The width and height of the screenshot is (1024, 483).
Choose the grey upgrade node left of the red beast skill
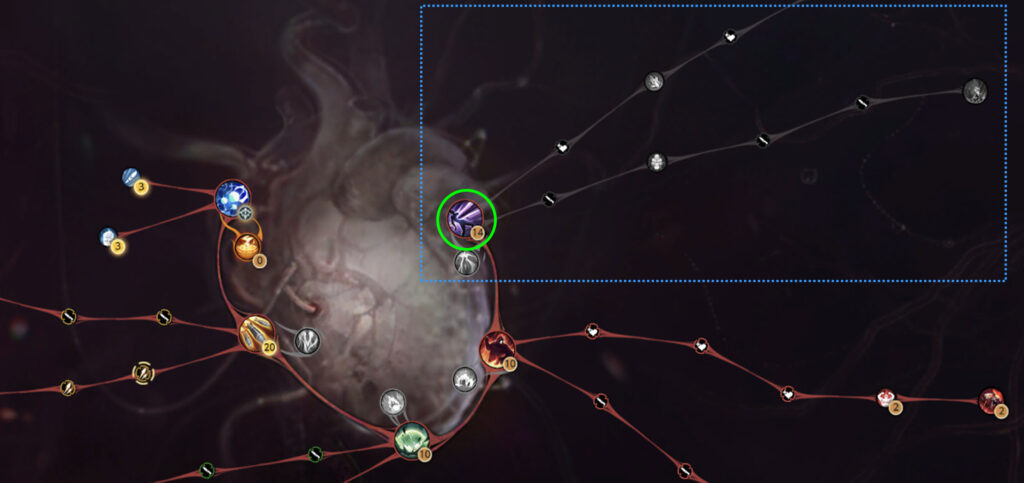tap(465, 379)
